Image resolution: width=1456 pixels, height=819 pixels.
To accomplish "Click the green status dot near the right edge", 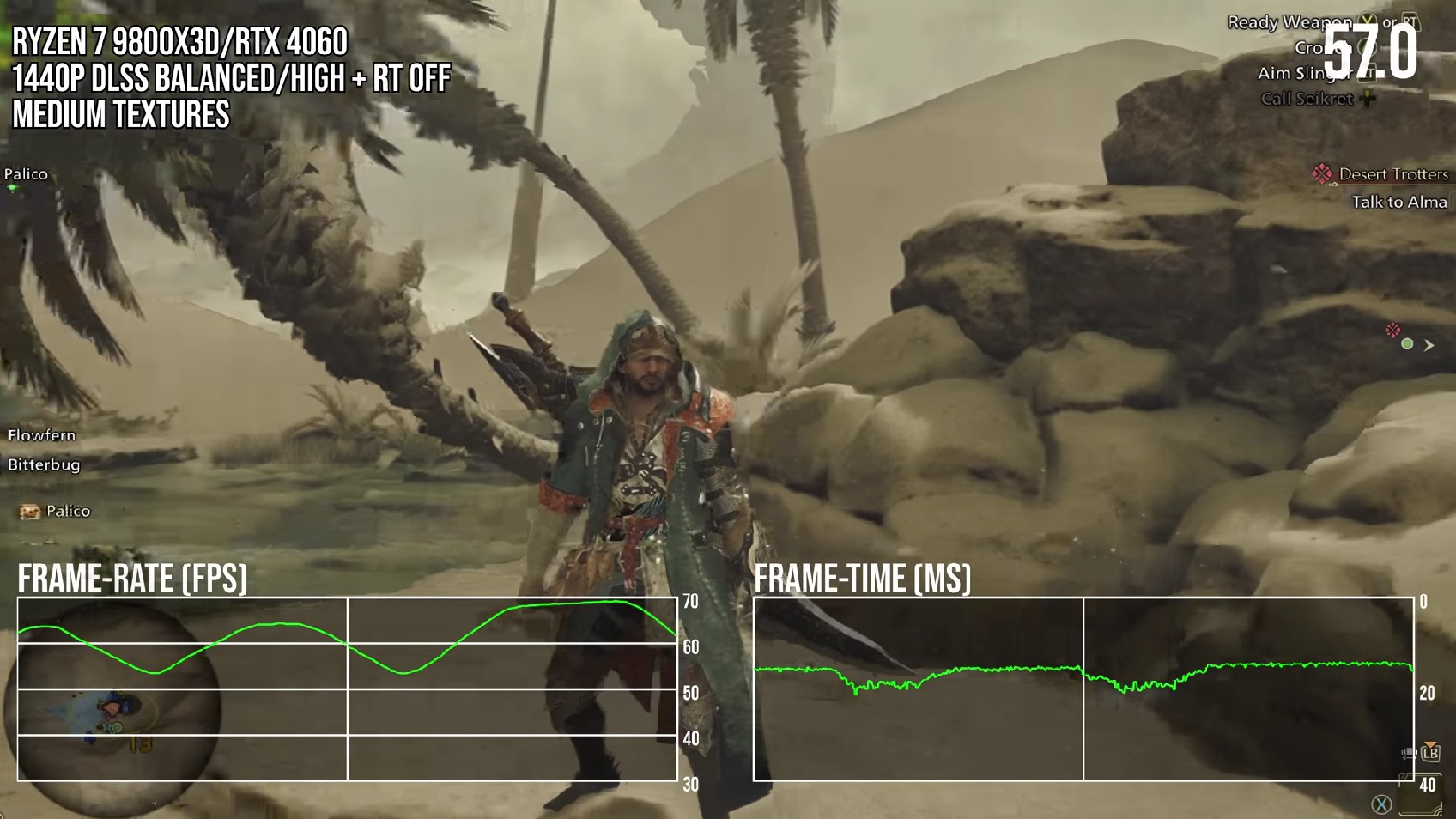I will (x=1407, y=344).
